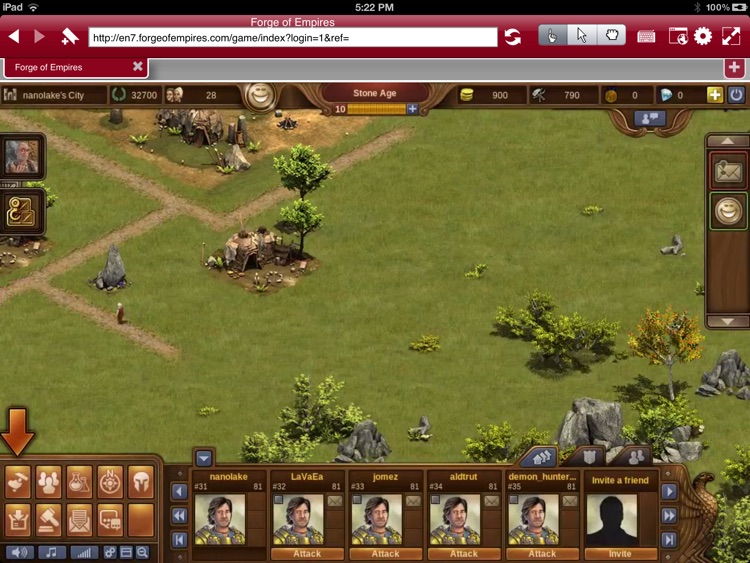Toggle the sound effects speaker button
750x563 pixels.
(18, 552)
